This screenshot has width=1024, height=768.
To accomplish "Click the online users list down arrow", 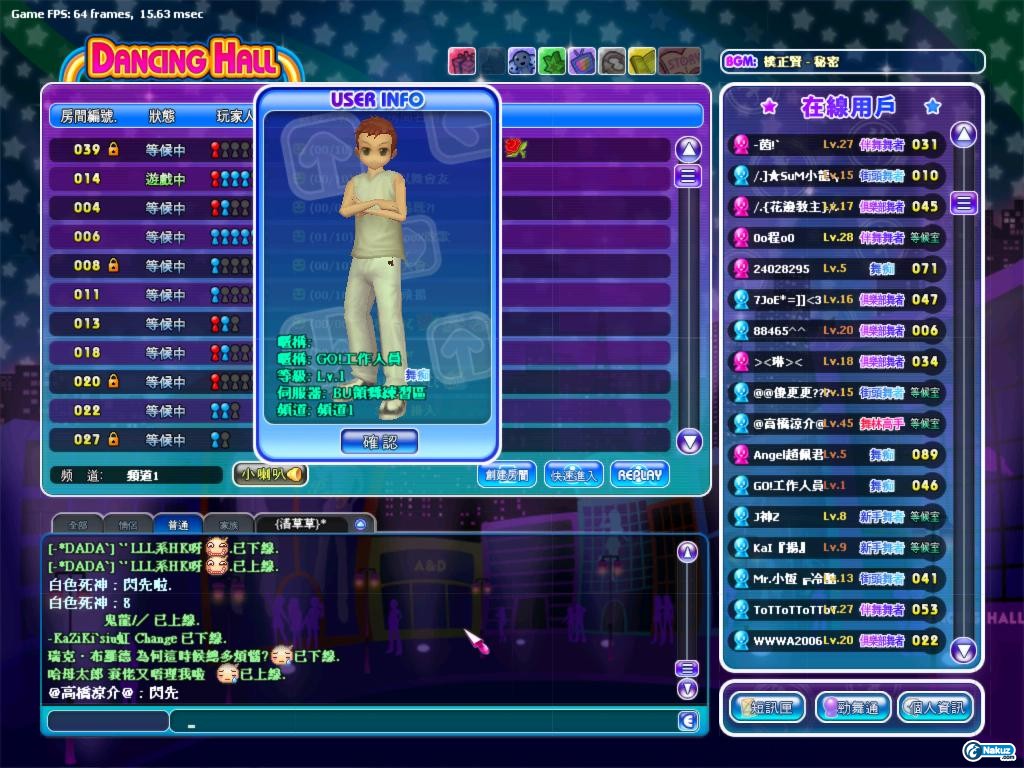I will [963, 651].
